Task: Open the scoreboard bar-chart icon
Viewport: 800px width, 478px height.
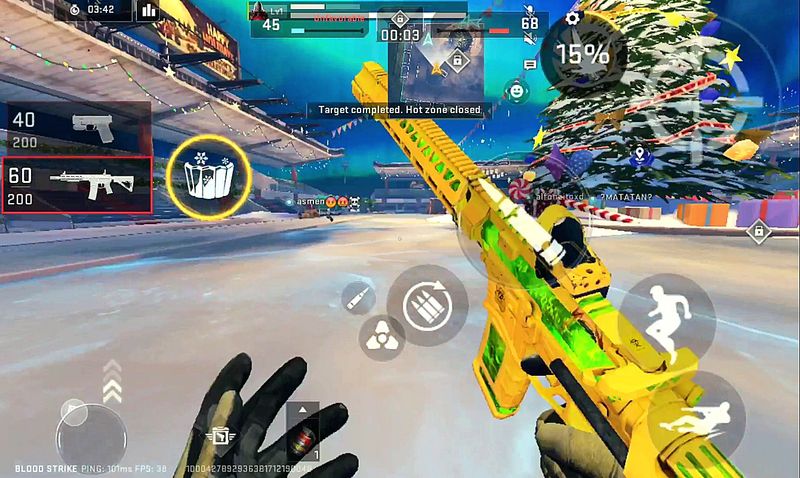Action: 149,11
